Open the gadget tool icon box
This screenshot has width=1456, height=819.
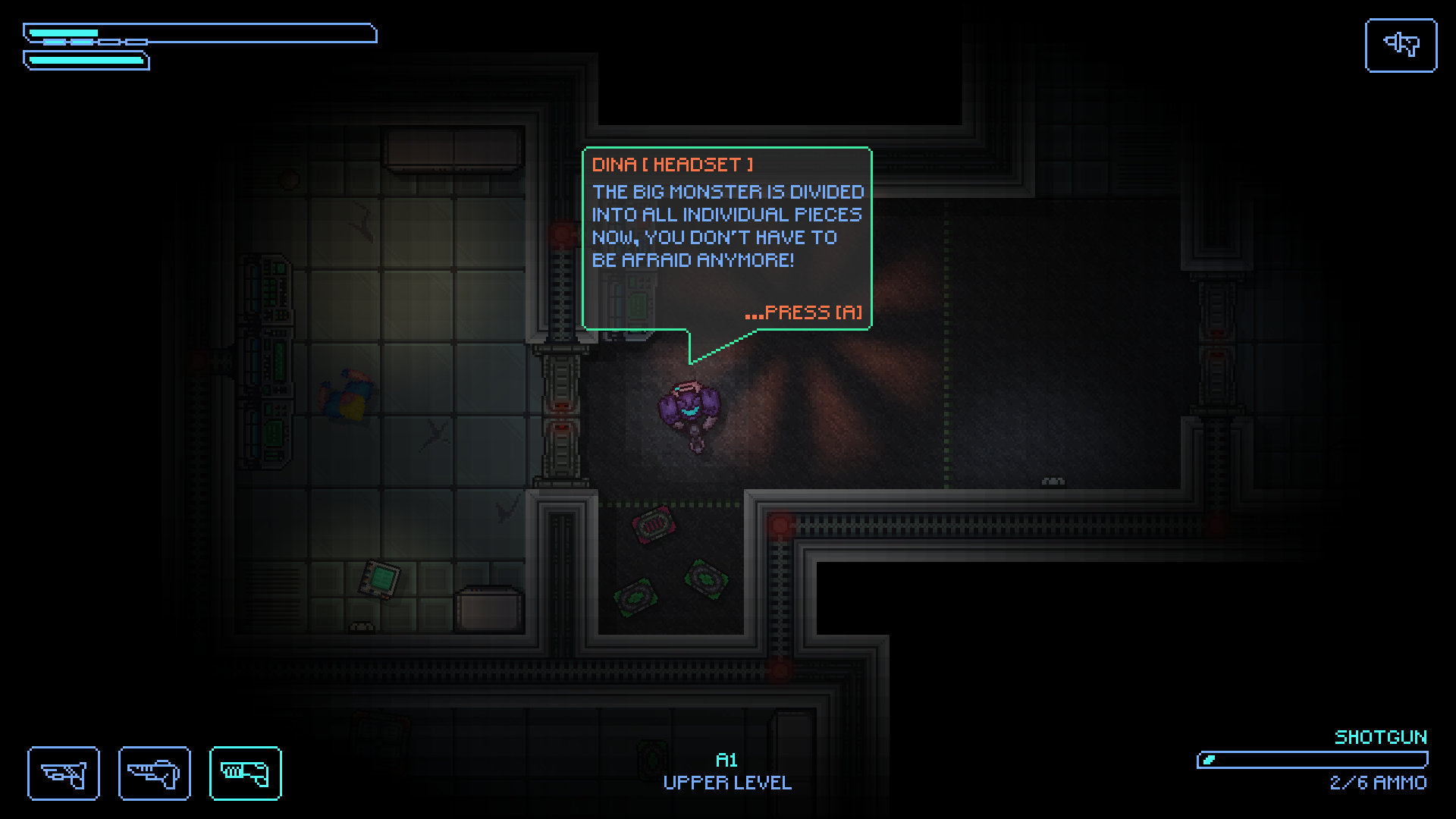pos(1400,45)
